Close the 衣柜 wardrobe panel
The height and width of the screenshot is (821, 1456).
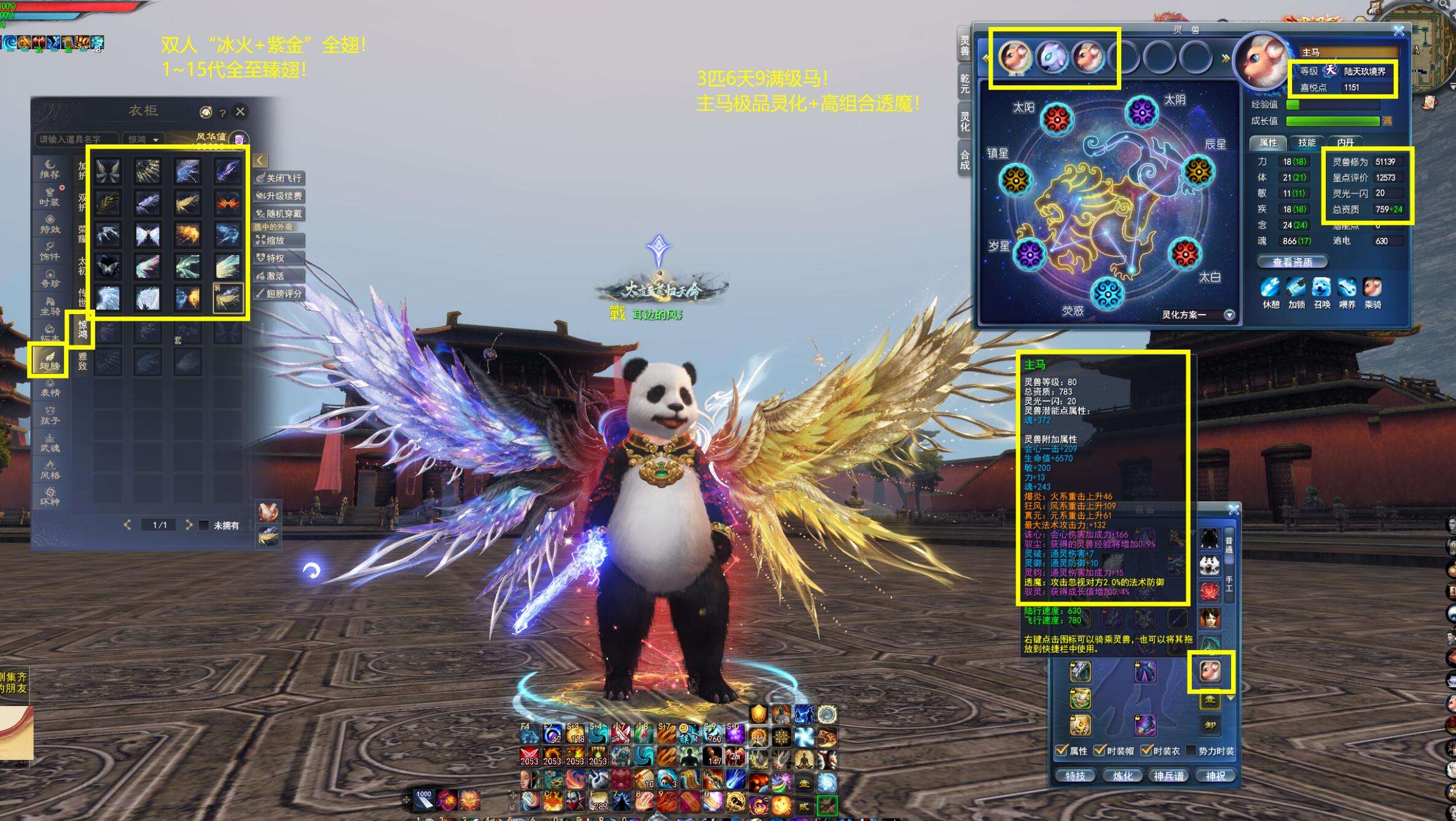(240, 111)
